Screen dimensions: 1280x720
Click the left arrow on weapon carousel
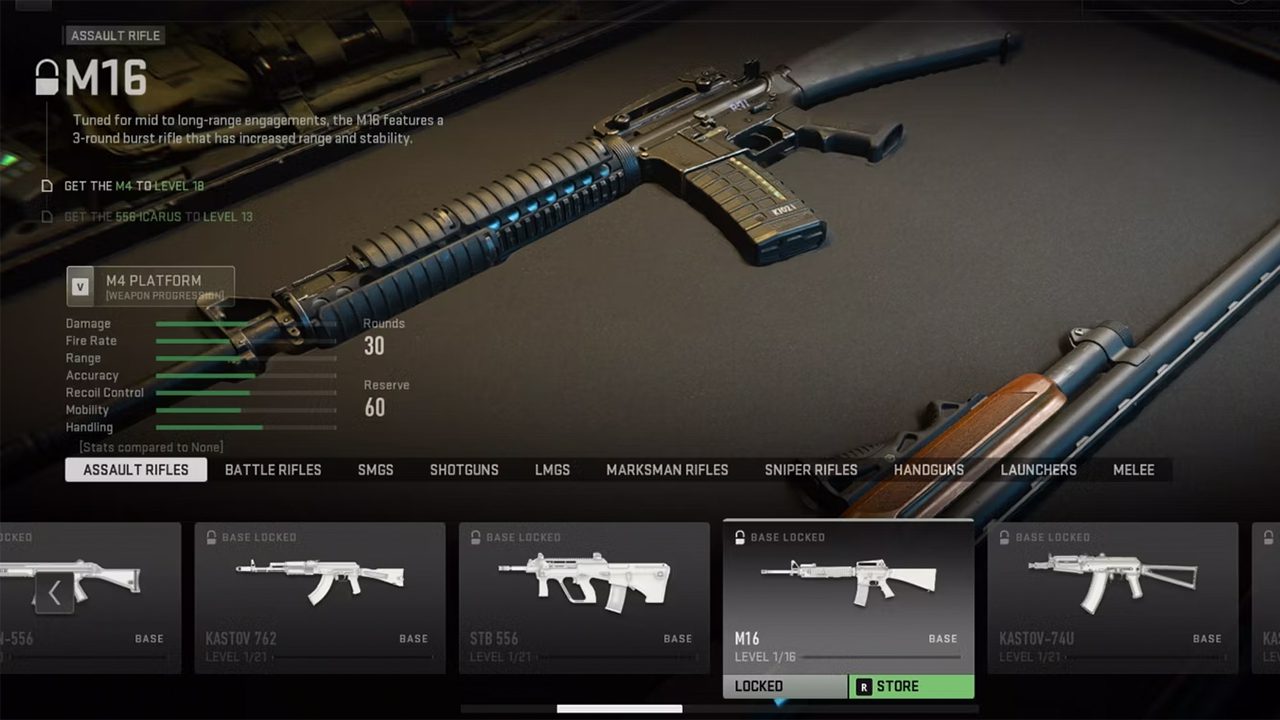click(x=54, y=593)
